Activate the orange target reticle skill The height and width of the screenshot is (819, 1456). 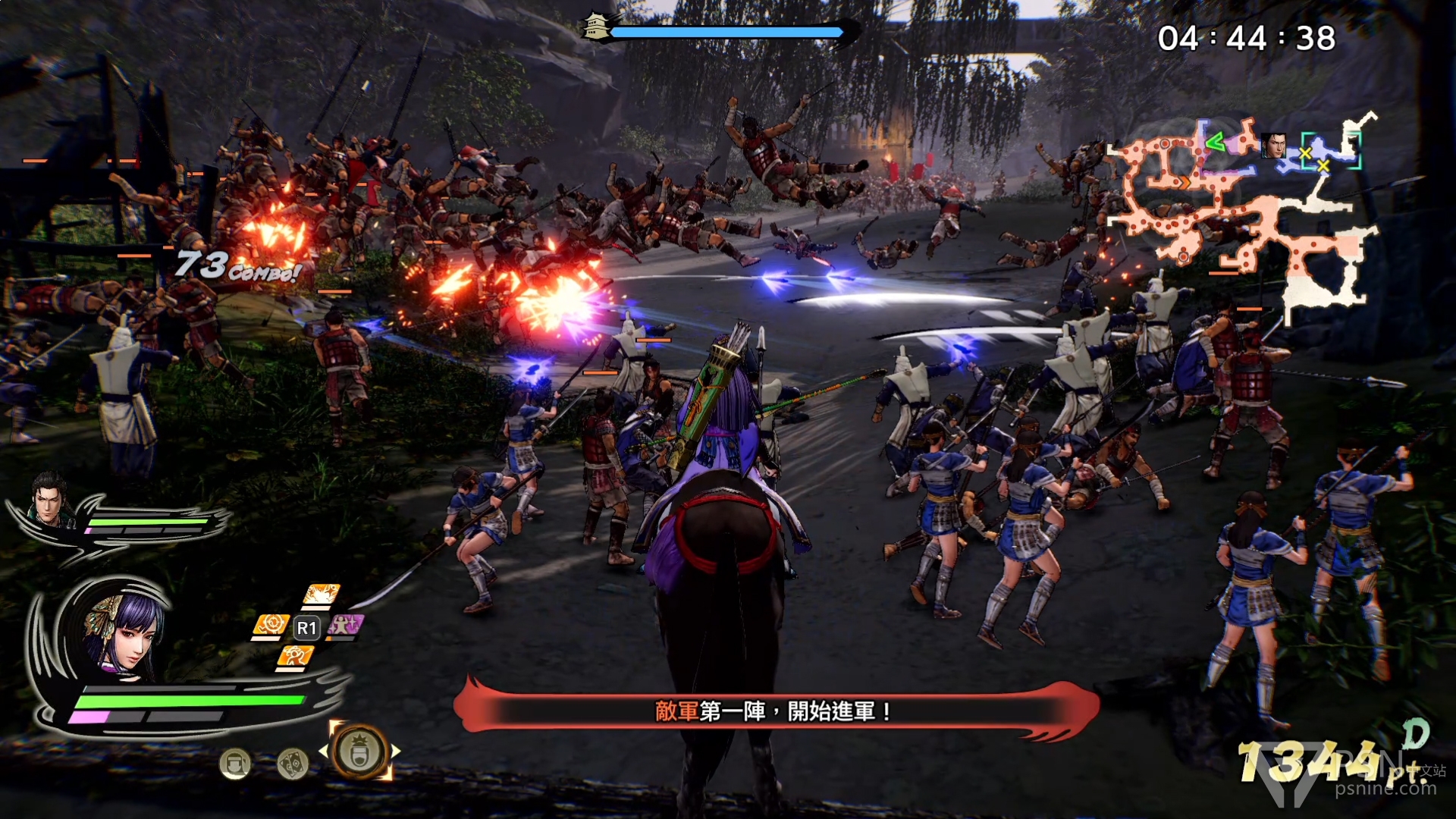click(x=270, y=626)
